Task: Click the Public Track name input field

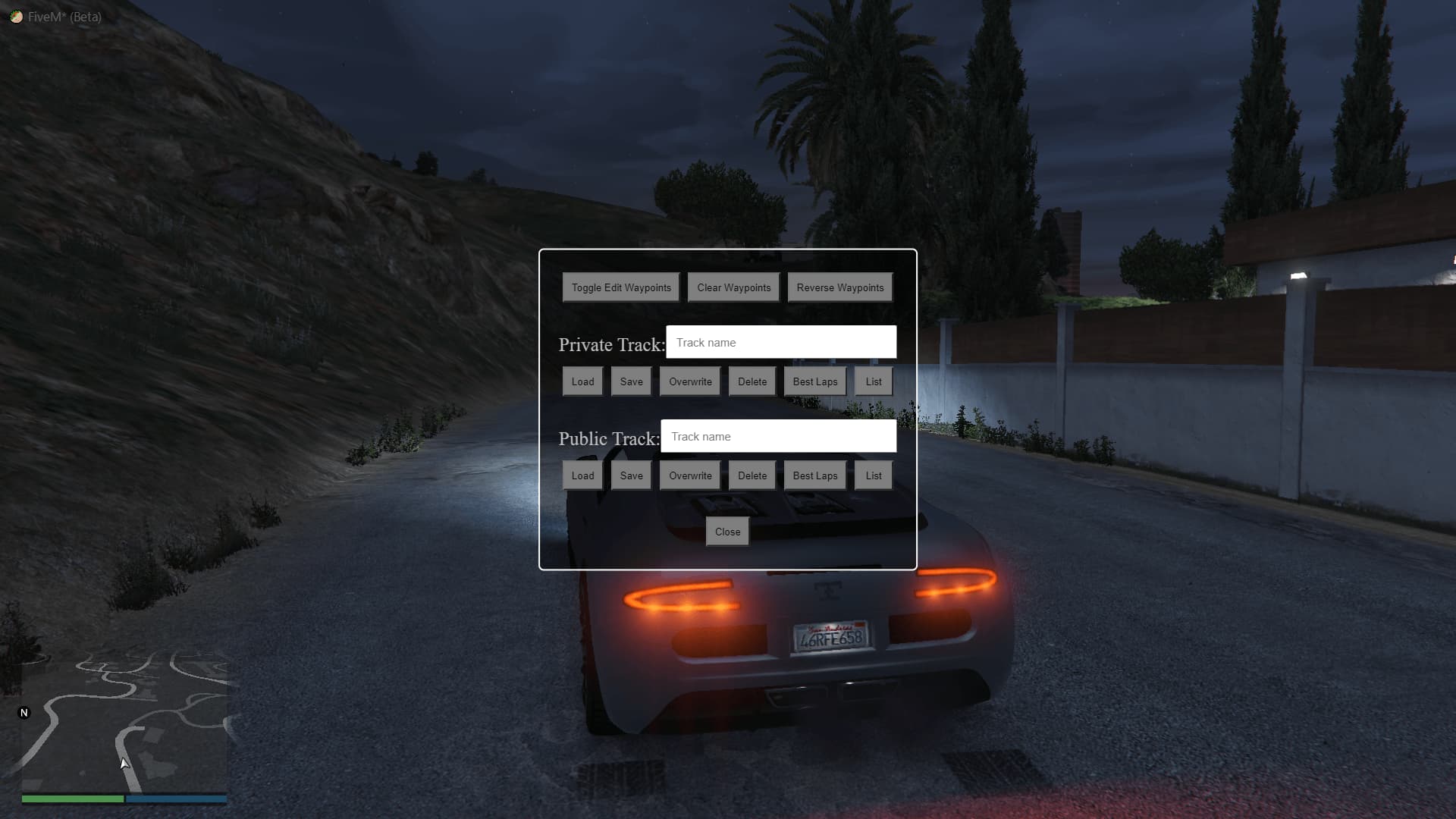Action: pyautogui.click(x=778, y=436)
